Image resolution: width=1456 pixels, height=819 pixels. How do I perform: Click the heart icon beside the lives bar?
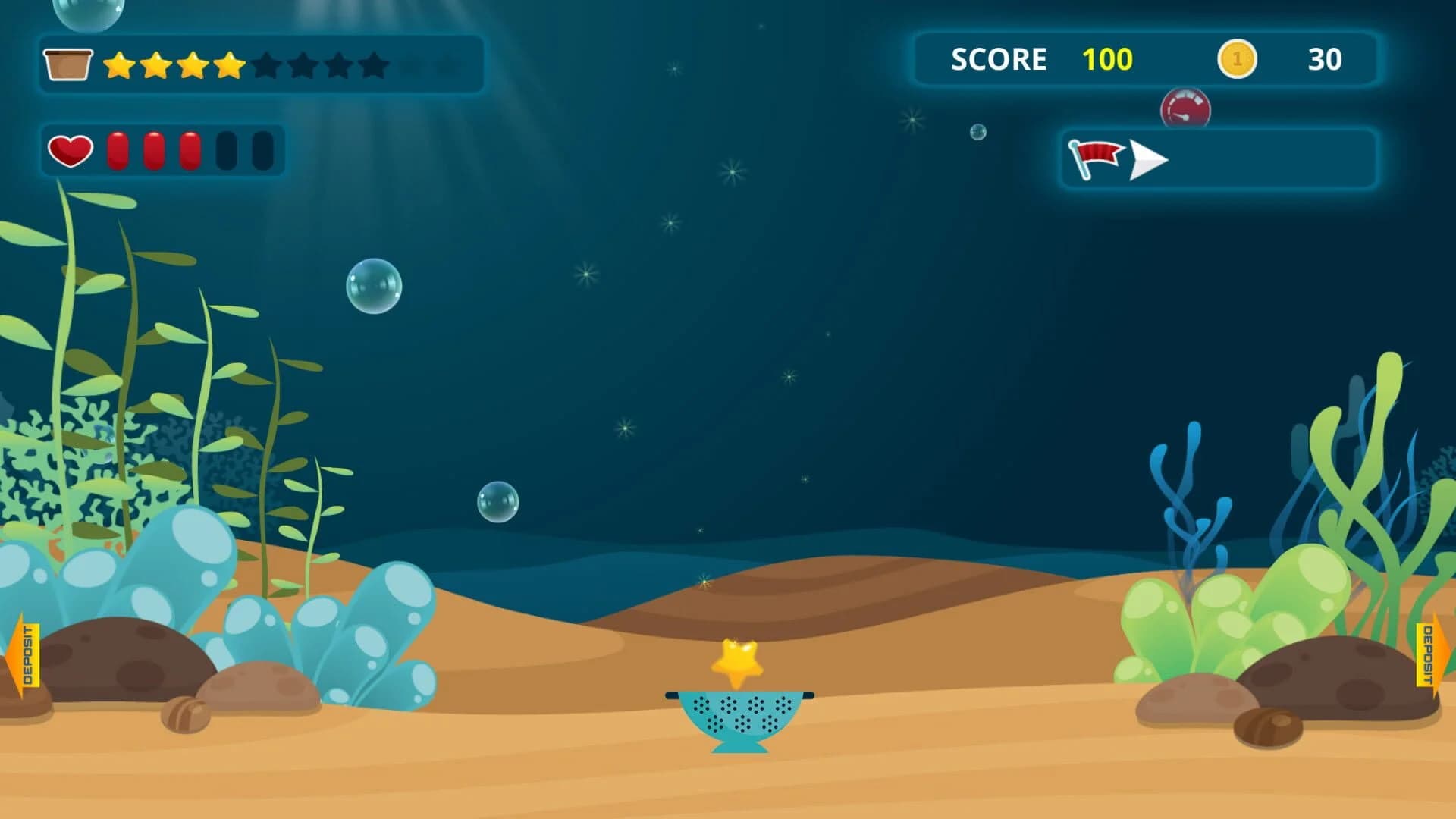(x=68, y=149)
